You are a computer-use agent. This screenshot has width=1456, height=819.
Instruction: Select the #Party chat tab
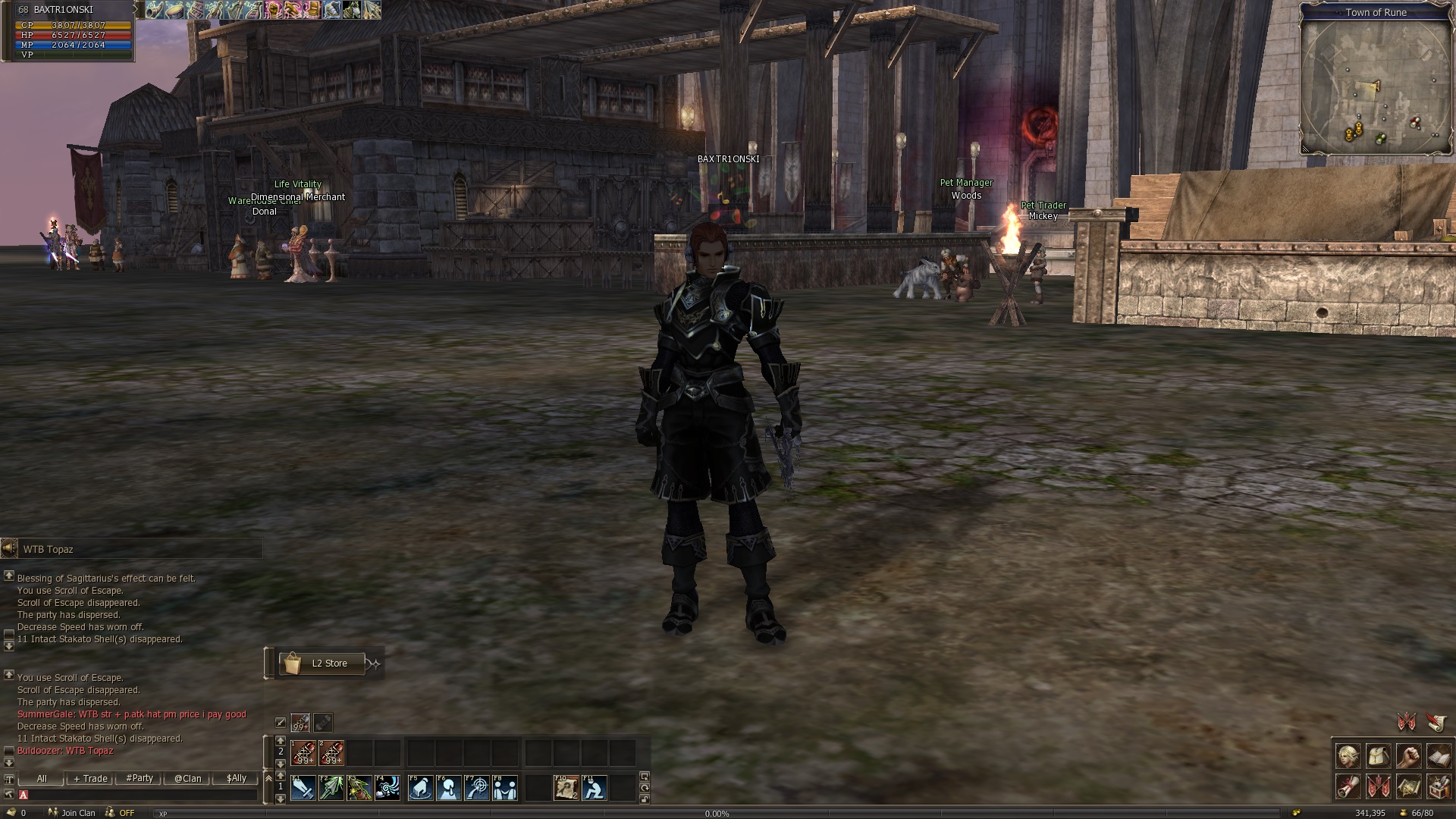coord(140,779)
